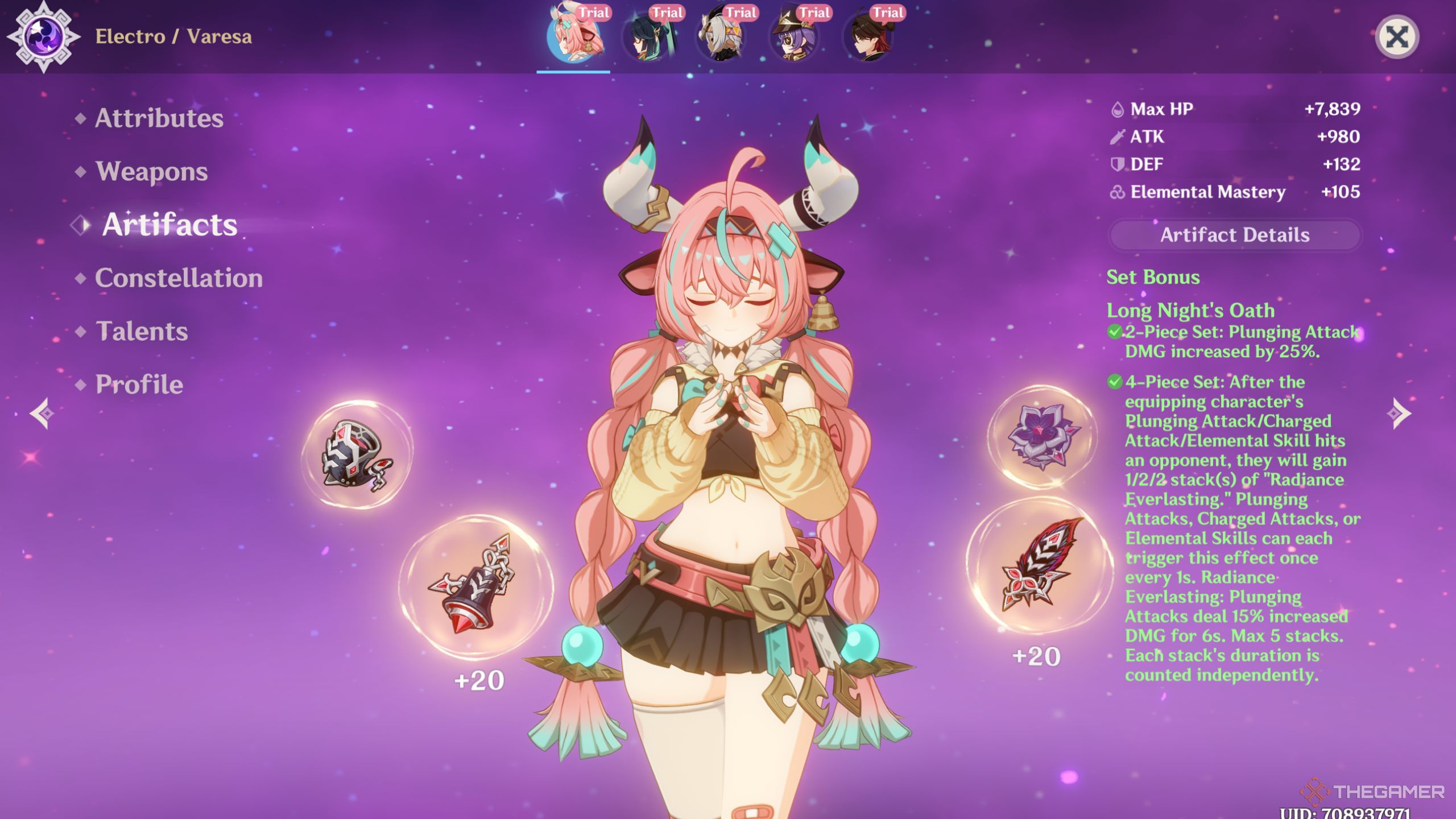
Task: Click the DEF shield icon
Action: click(x=1118, y=165)
